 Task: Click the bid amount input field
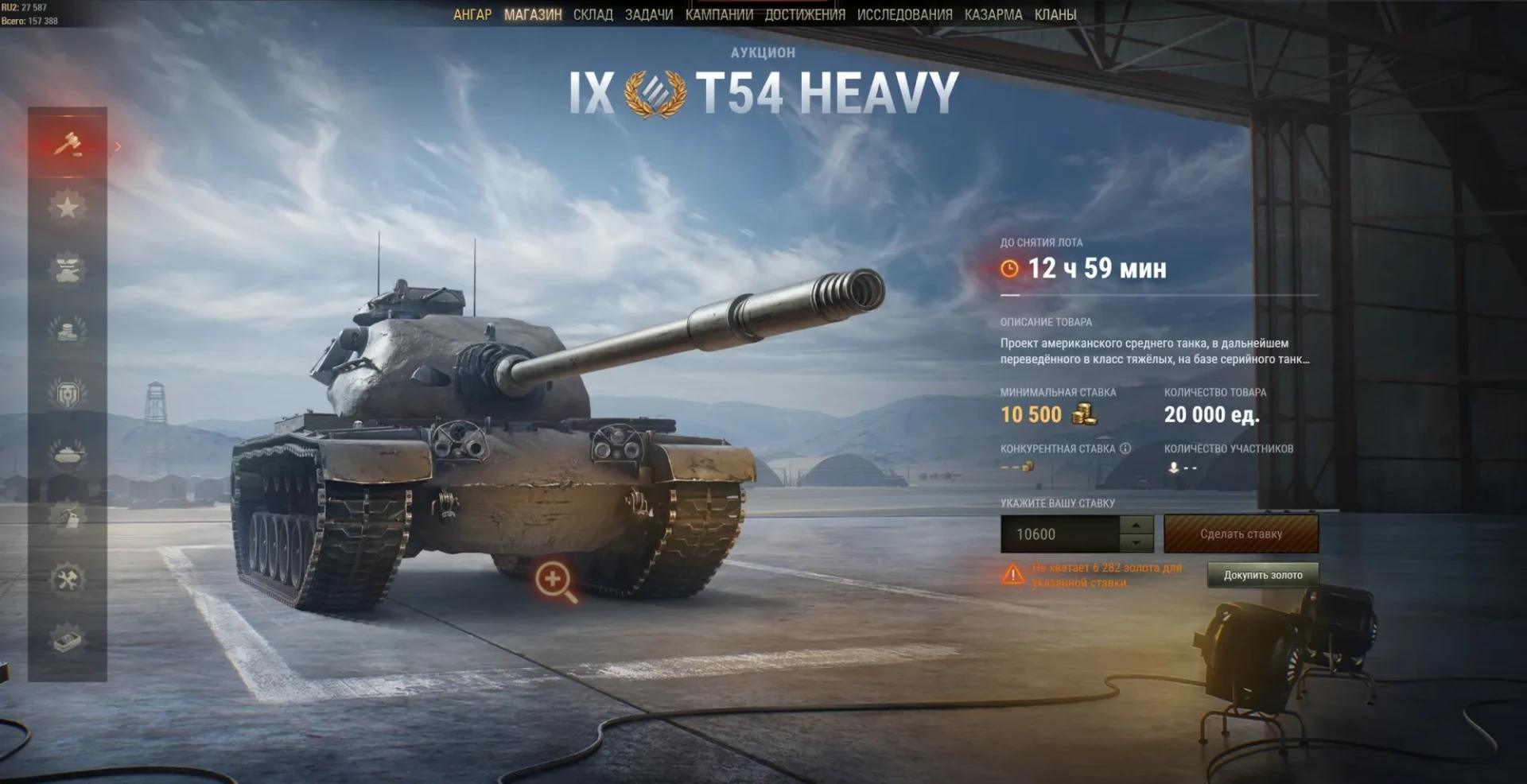pyautogui.click(x=1059, y=534)
